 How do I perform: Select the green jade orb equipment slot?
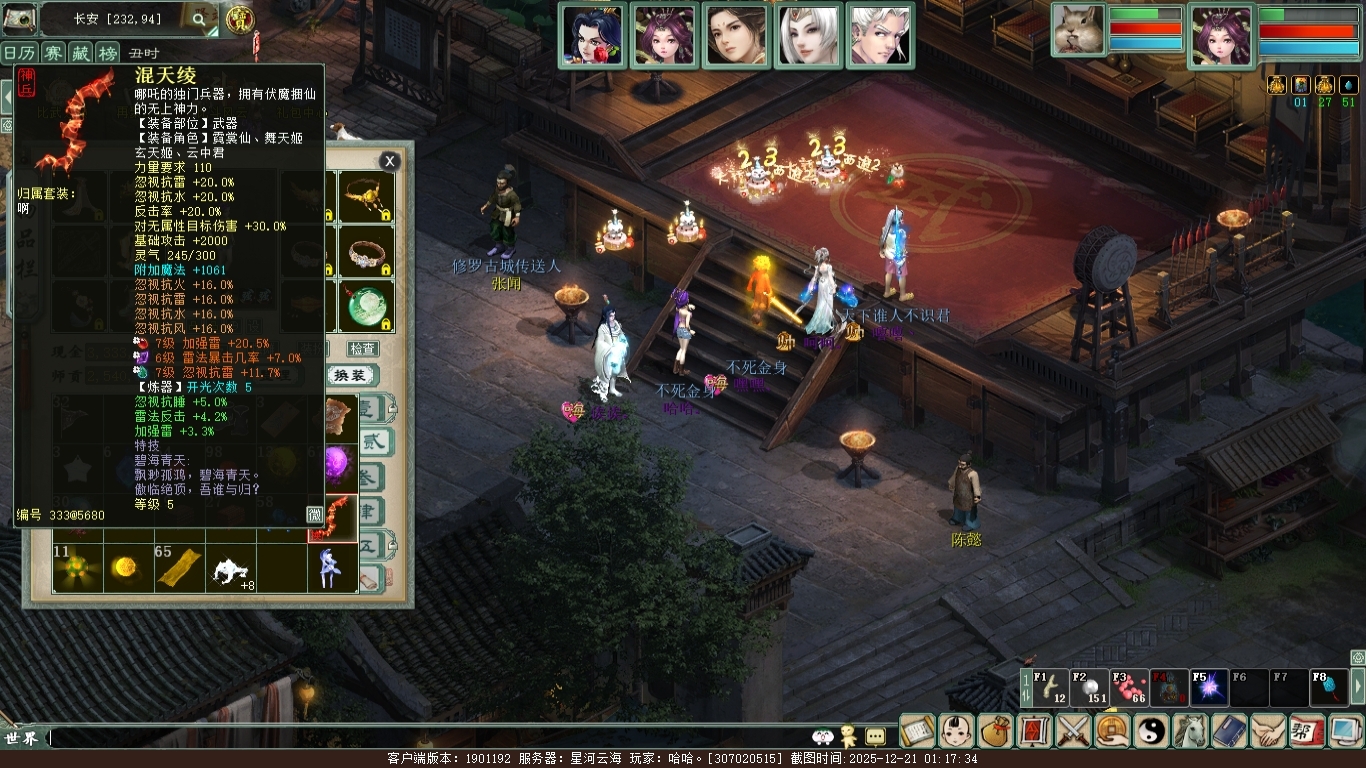(x=366, y=306)
